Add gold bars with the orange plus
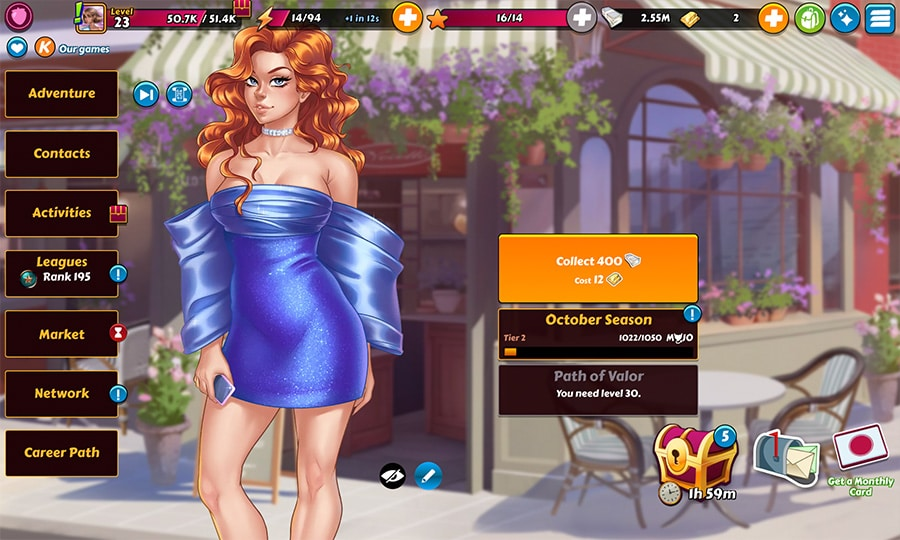This screenshot has height=540, width=900. 773,17
